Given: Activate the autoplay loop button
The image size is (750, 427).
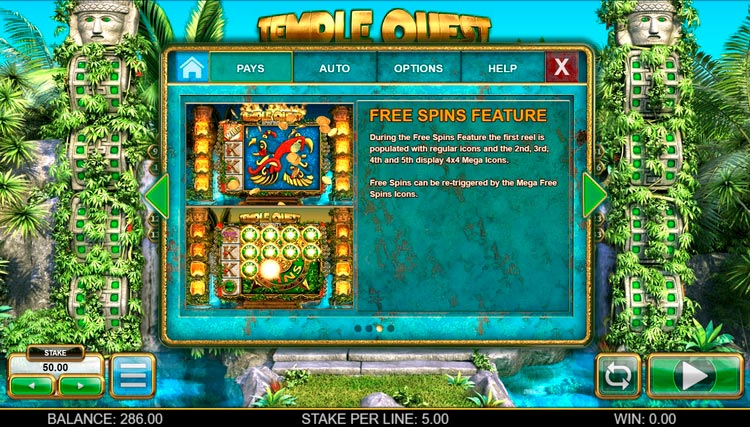Looking at the screenshot, I should click(618, 376).
